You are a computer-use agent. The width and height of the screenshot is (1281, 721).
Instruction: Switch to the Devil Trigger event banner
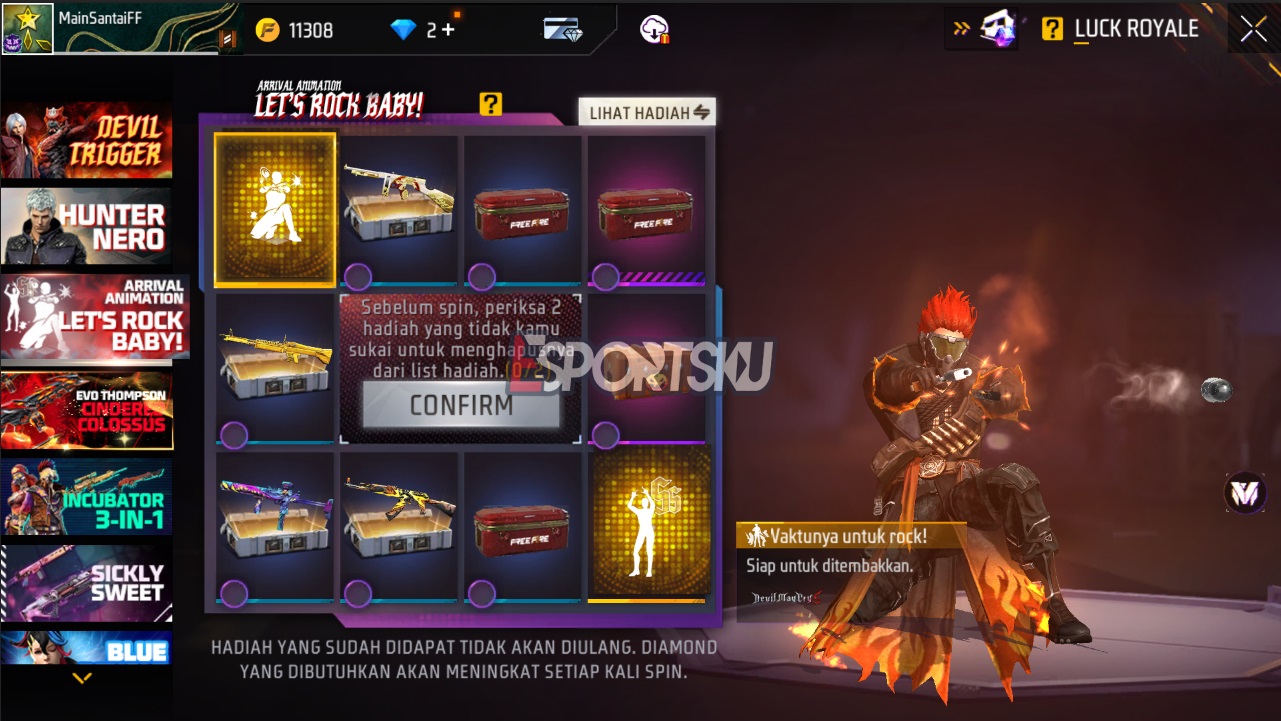[87, 143]
